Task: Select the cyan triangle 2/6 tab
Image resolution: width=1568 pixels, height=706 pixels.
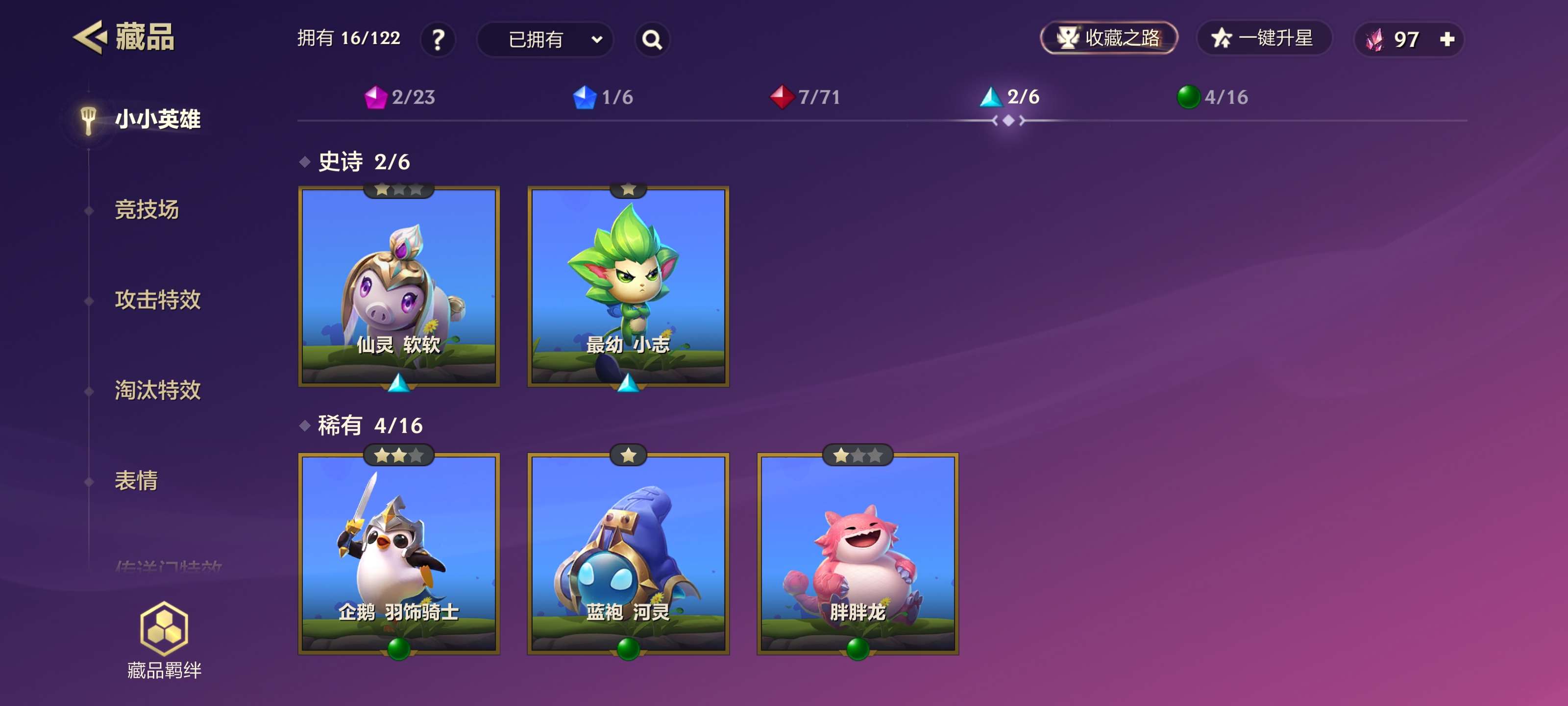Action: 1010,97
